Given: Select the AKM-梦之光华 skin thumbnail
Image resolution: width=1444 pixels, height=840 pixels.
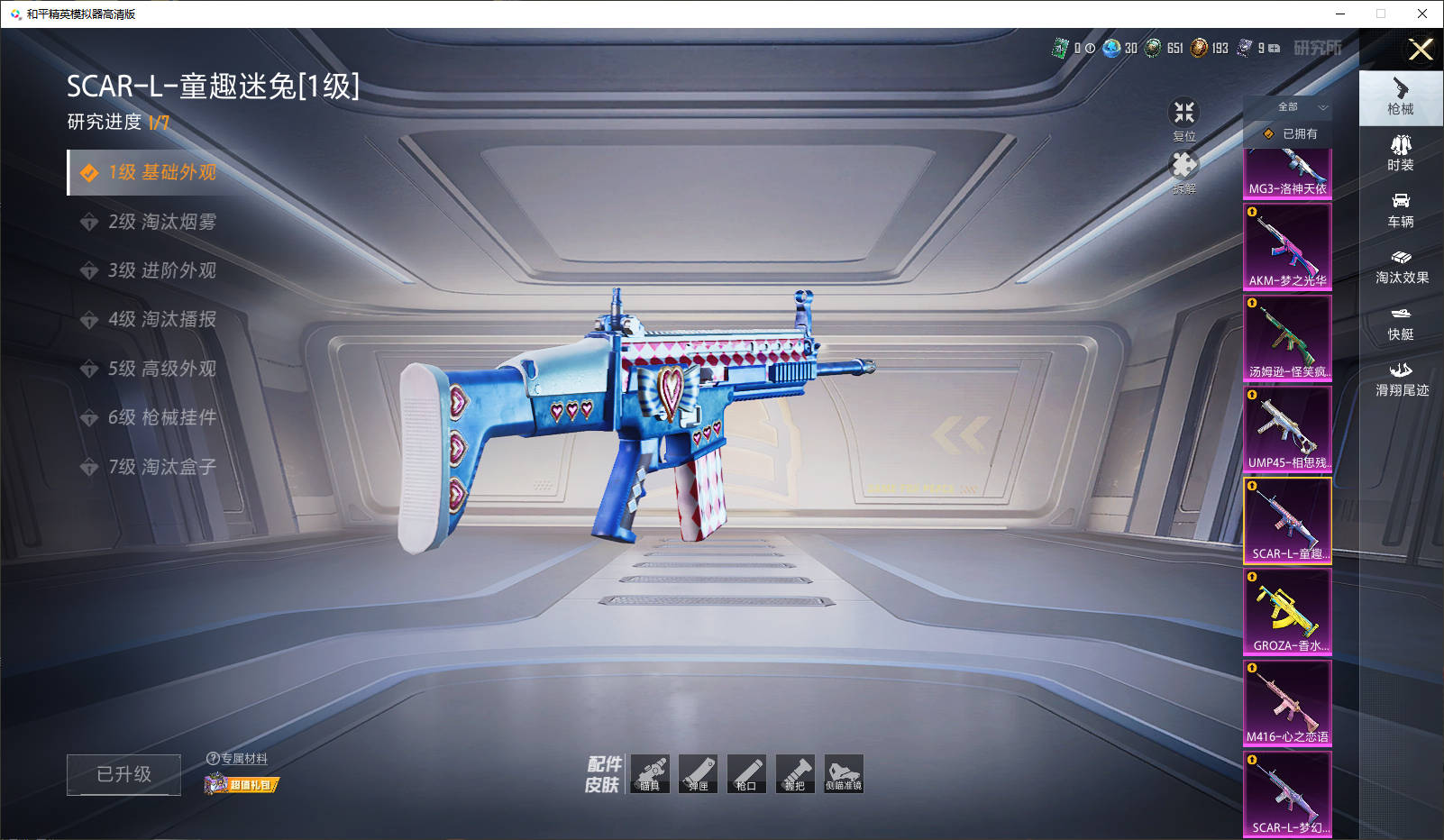Looking at the screenshot, I should [1287, 246].
